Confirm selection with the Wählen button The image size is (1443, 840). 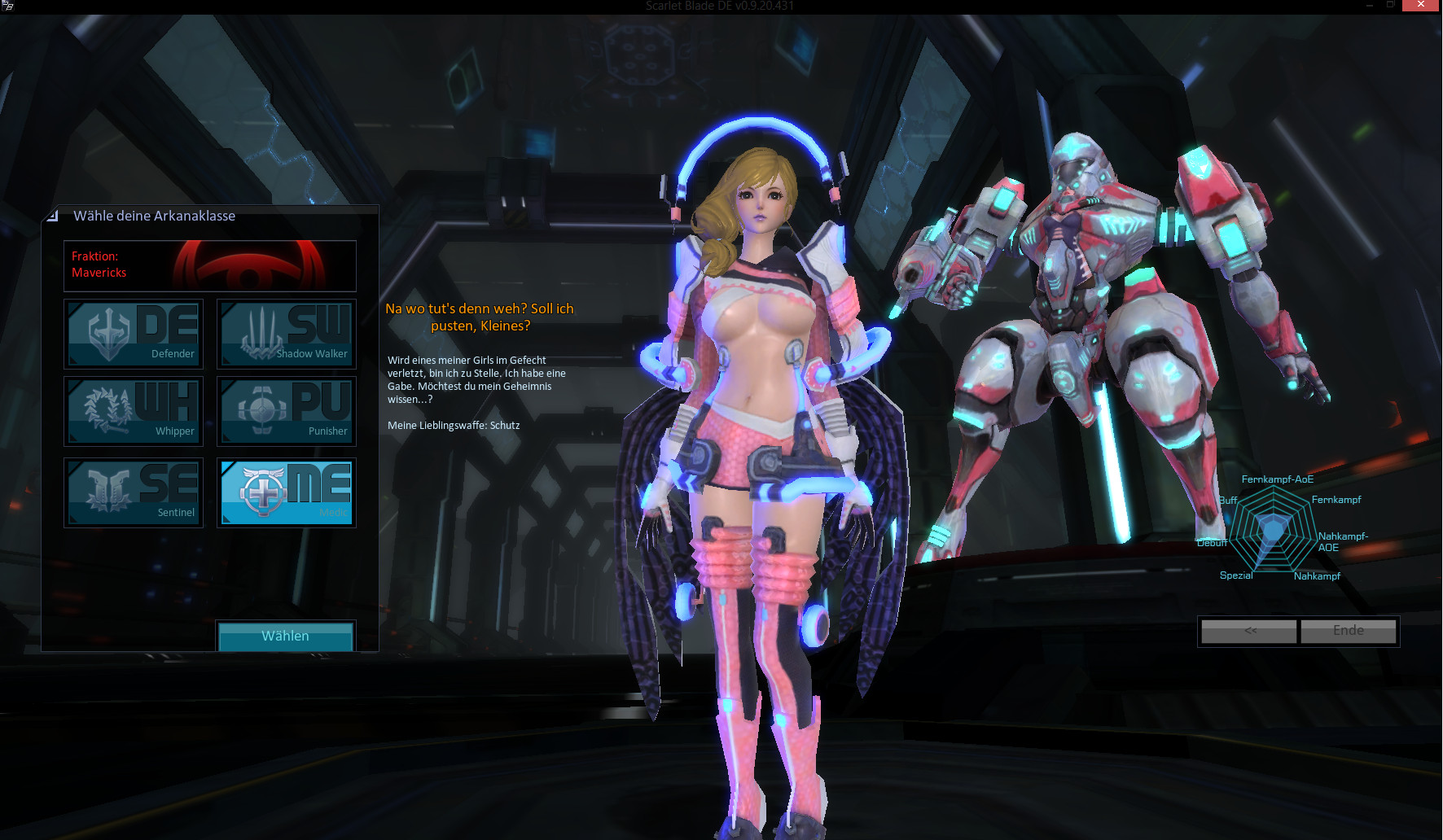[285, 636]
